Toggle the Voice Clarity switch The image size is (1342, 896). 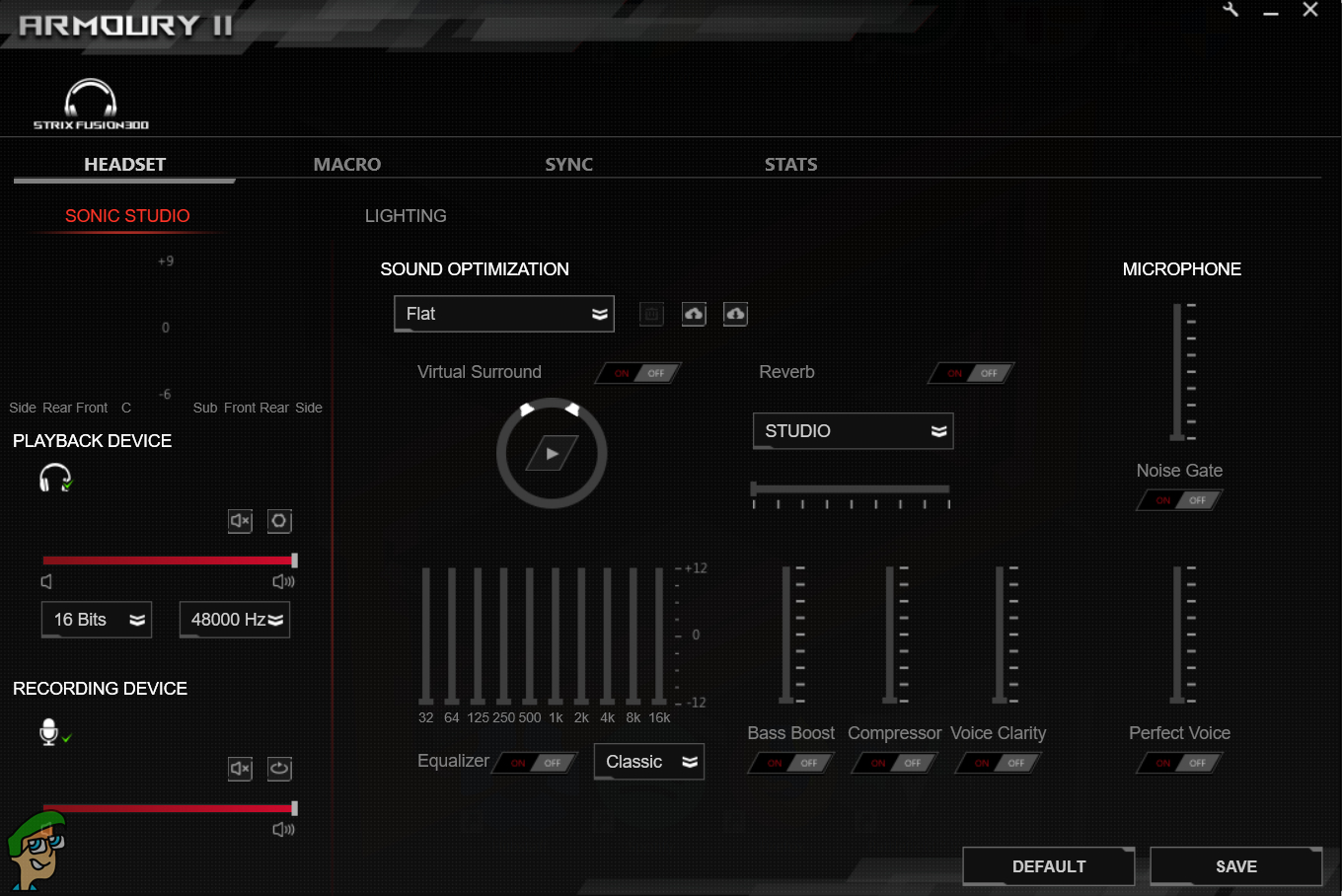(x=1000, y=763)
